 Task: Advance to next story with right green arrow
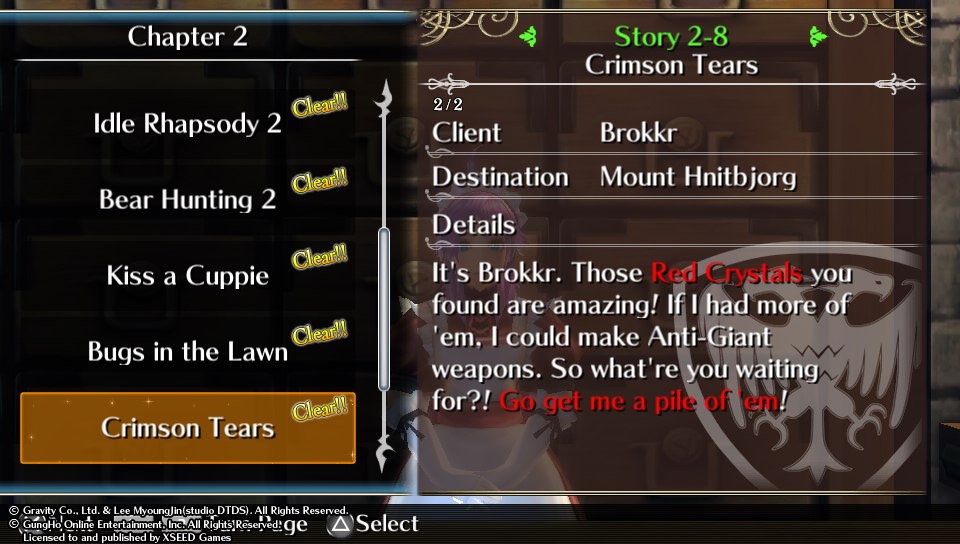click(818, 37)
